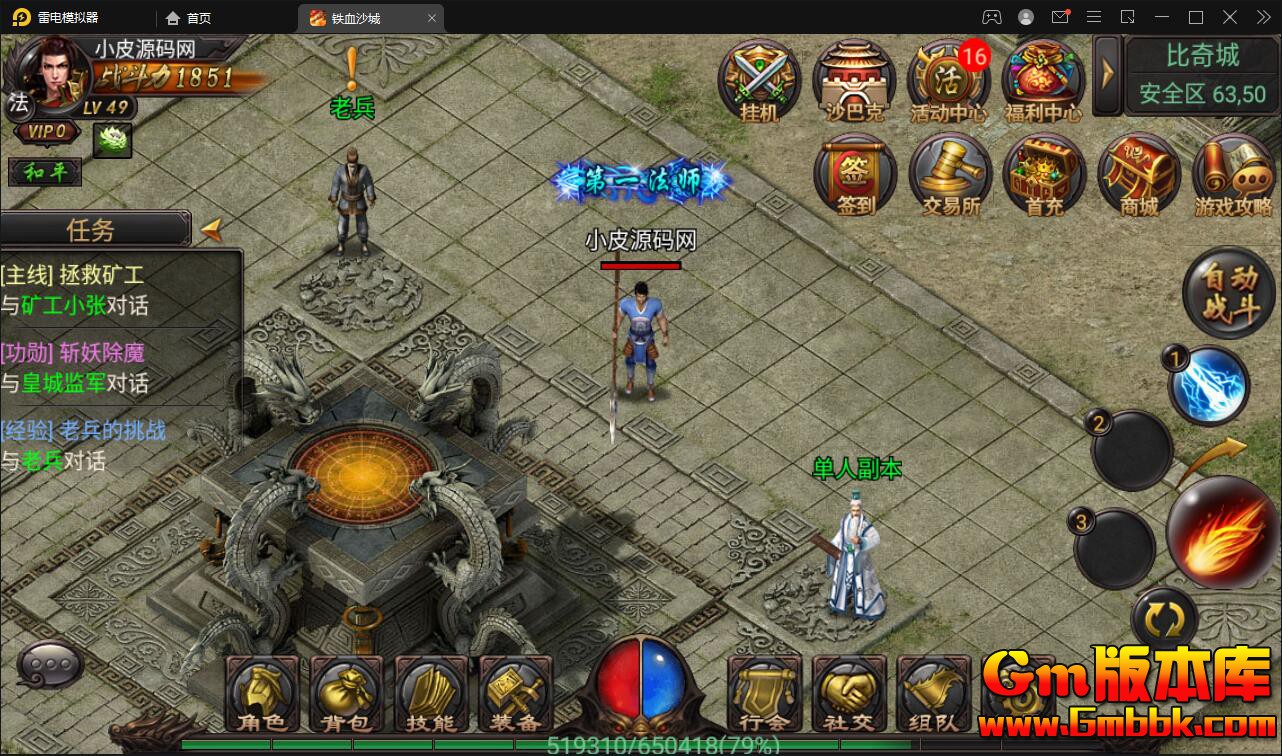This screenshot has width=1282, height=756.
Task: Open the 行会 guild panel
Action: point(765,695)
